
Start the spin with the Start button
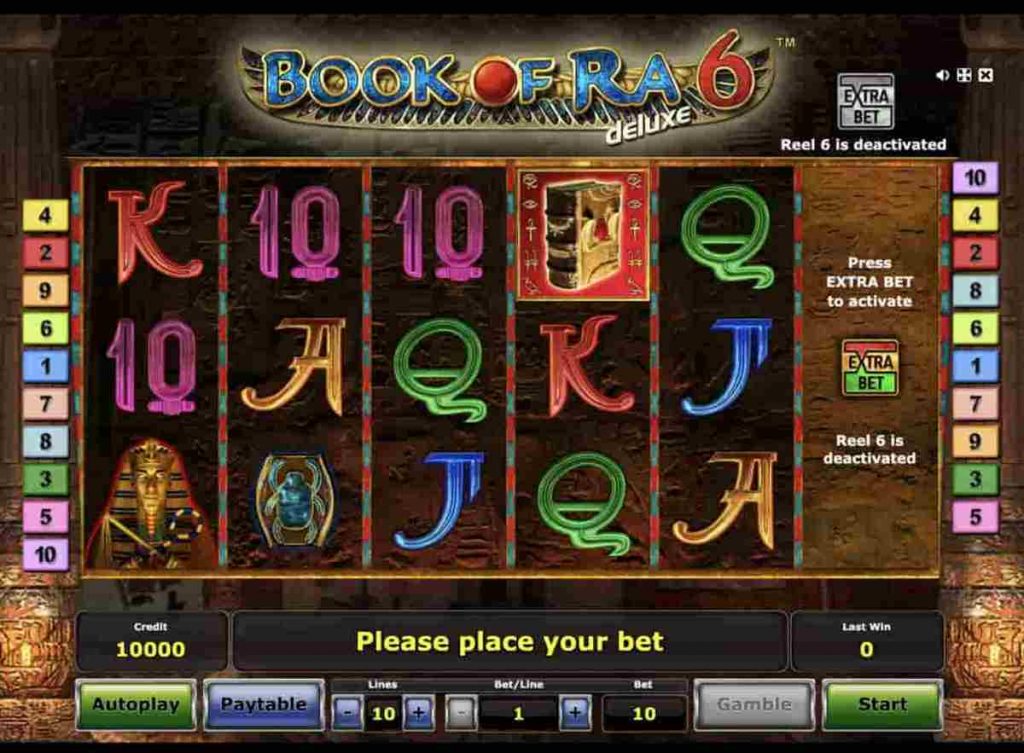882,704
